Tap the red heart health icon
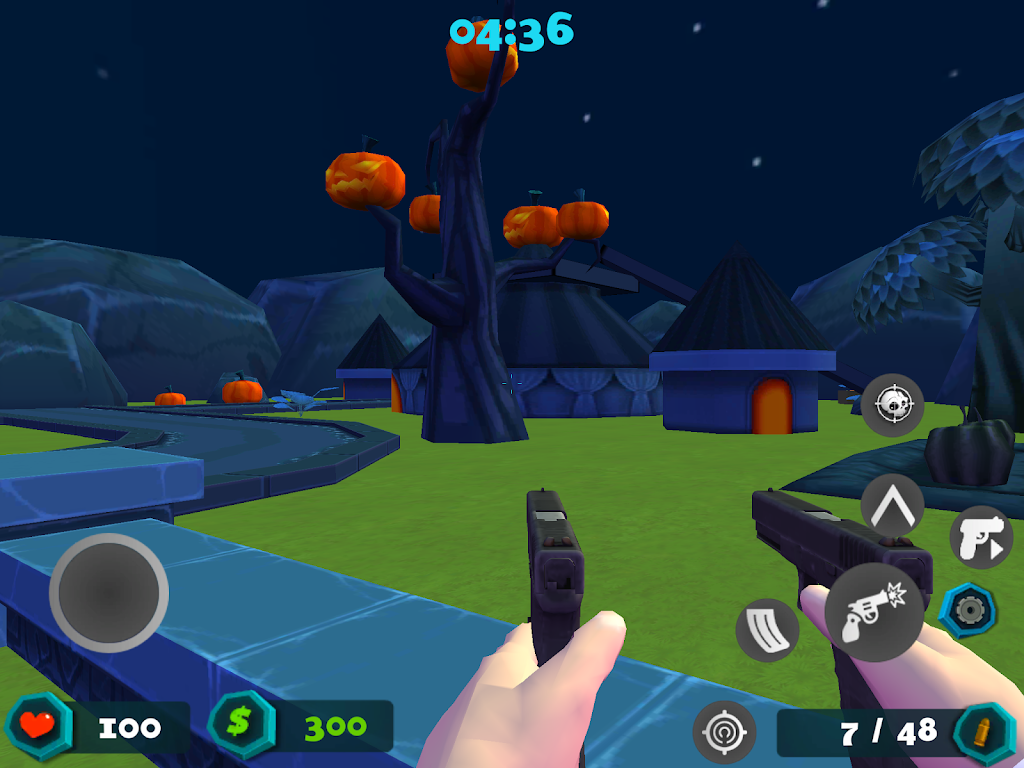Viewport: 1024px width, 768px height. [39, 725]
